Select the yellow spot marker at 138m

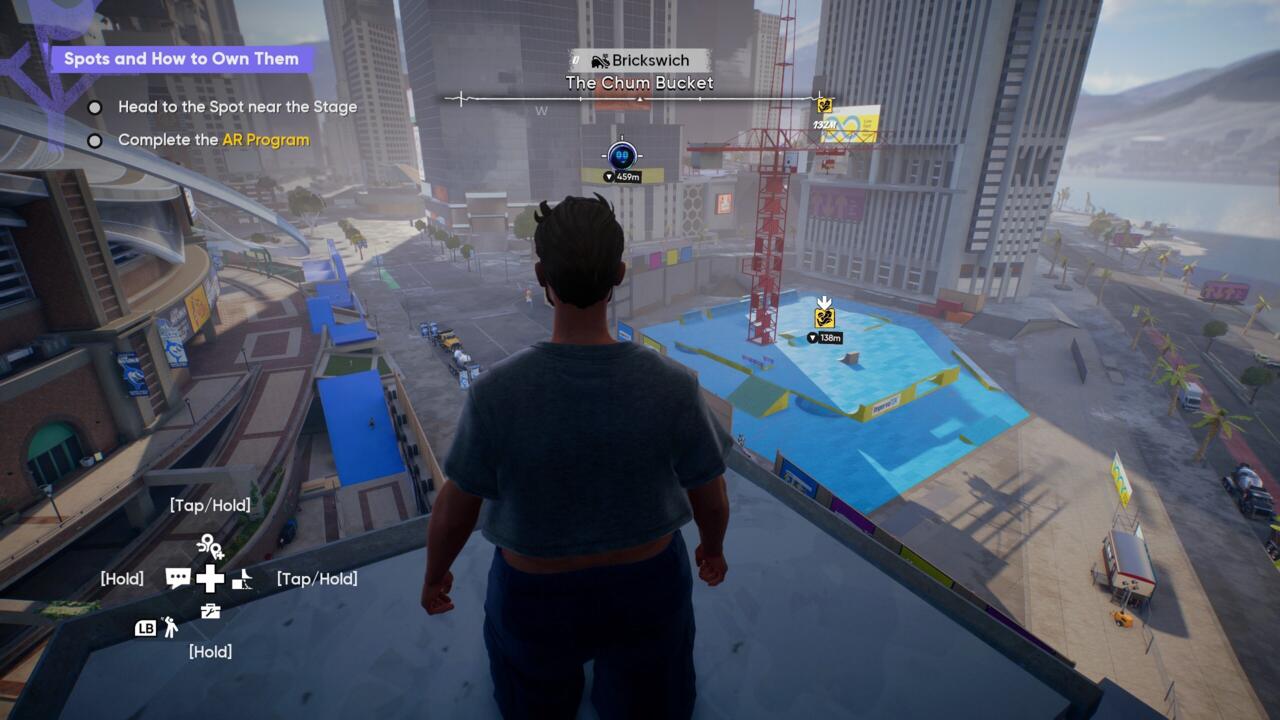click(x=824, y=317)
